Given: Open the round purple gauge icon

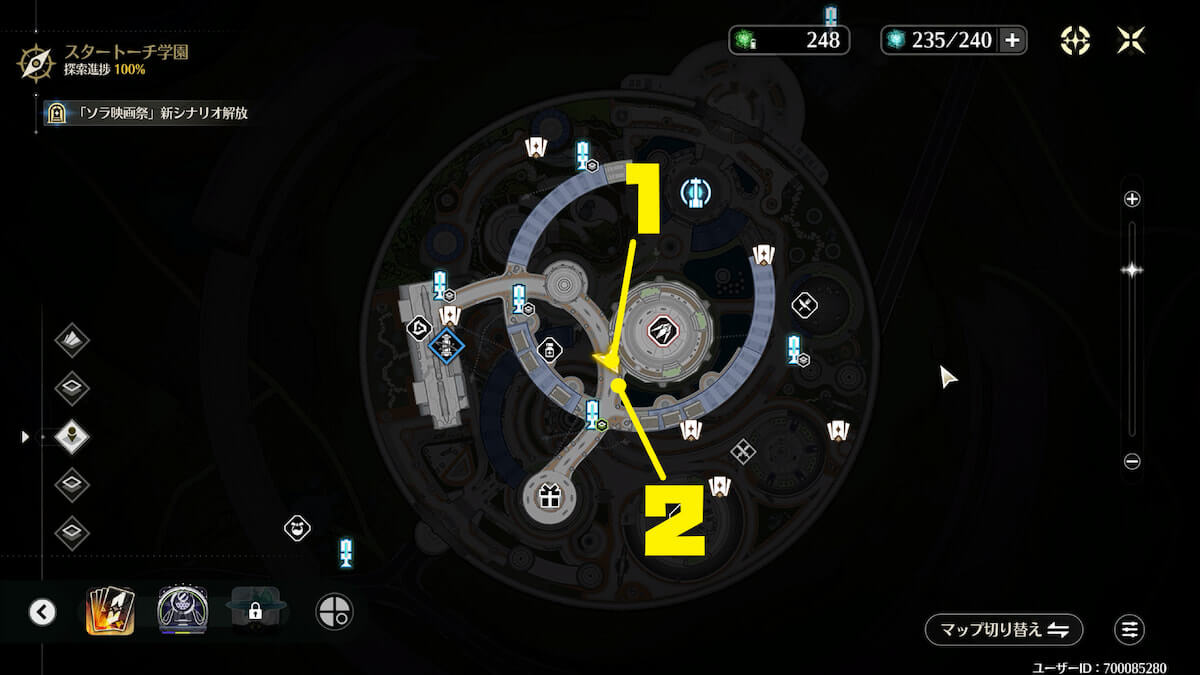Looking at the screenshot, I should tap(181, 610).
